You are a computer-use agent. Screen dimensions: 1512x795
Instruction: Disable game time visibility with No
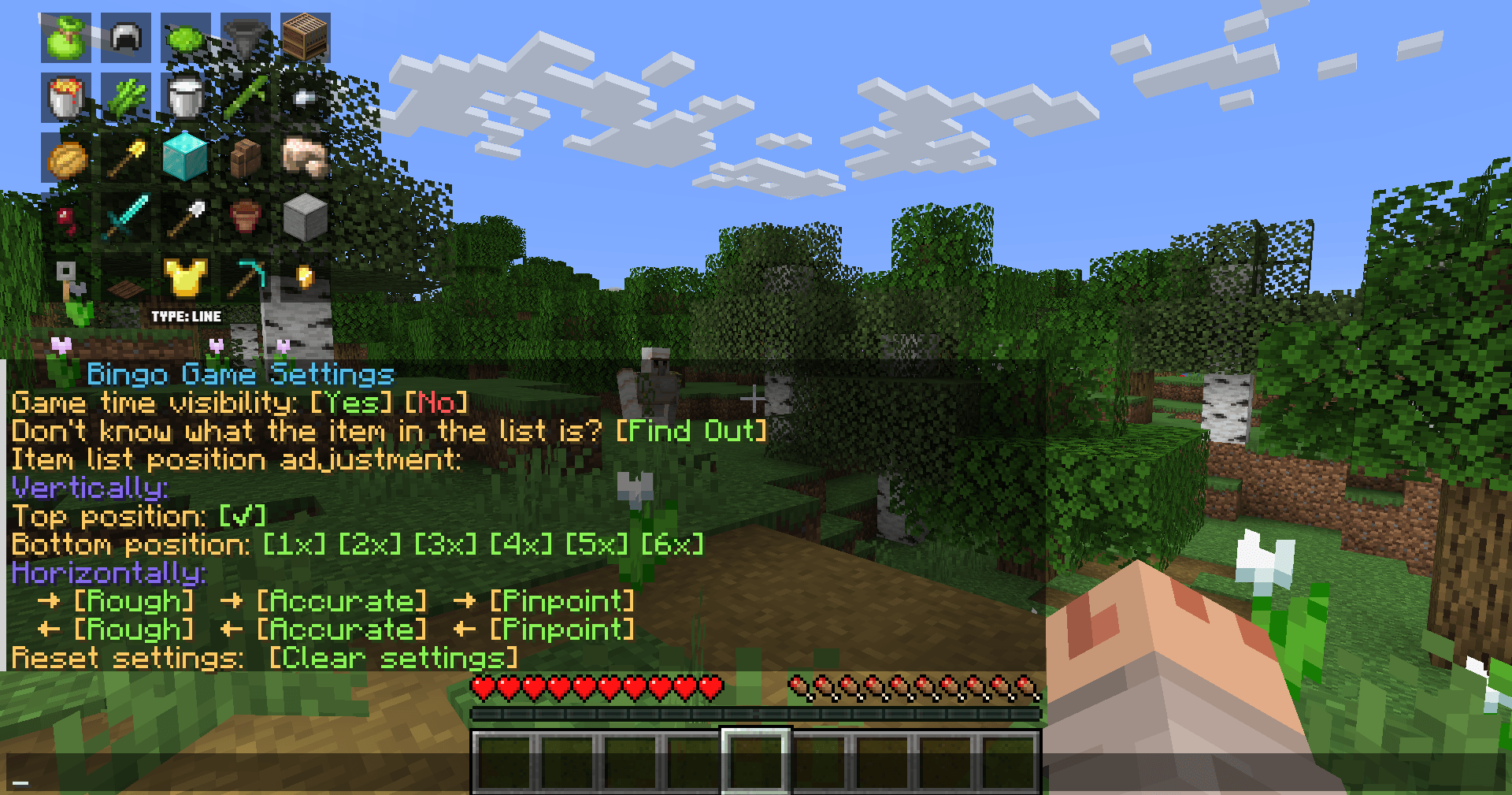(x=436, y=403)
